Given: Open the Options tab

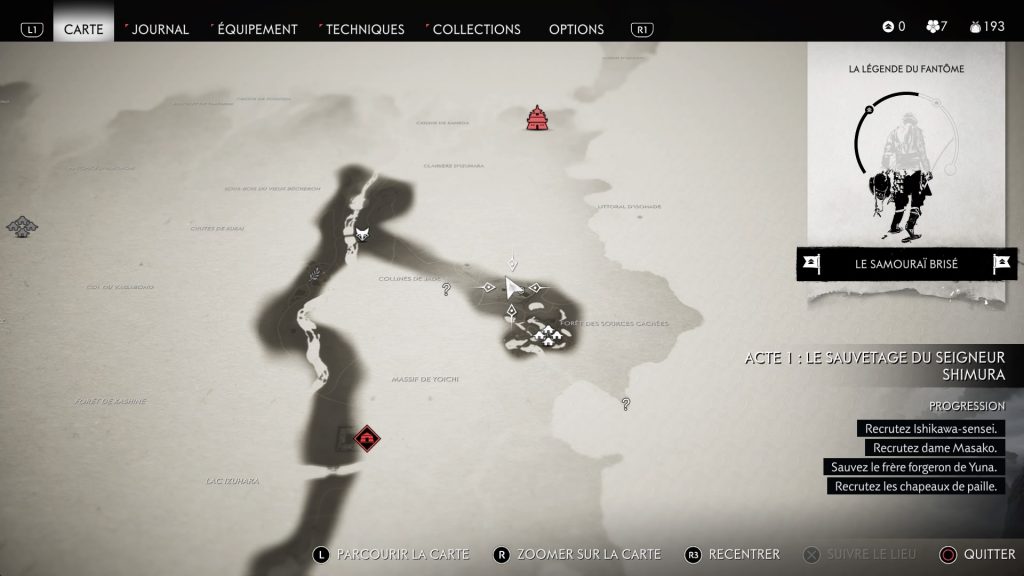Looking at the screenshot, I should (x=576, y=29).
